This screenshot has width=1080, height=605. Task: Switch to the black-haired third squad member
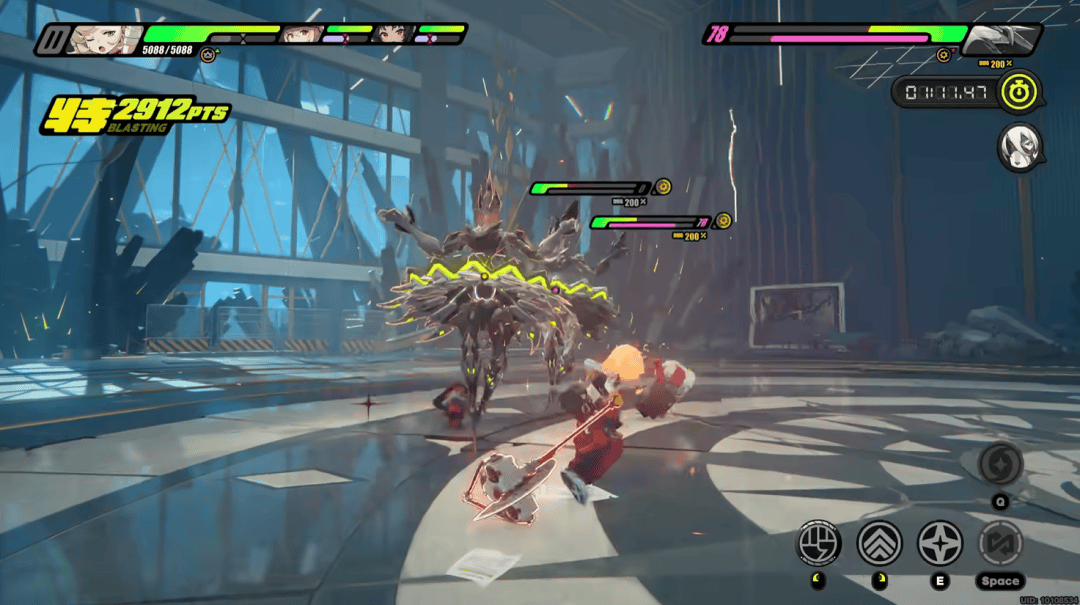tap(392, 35)
